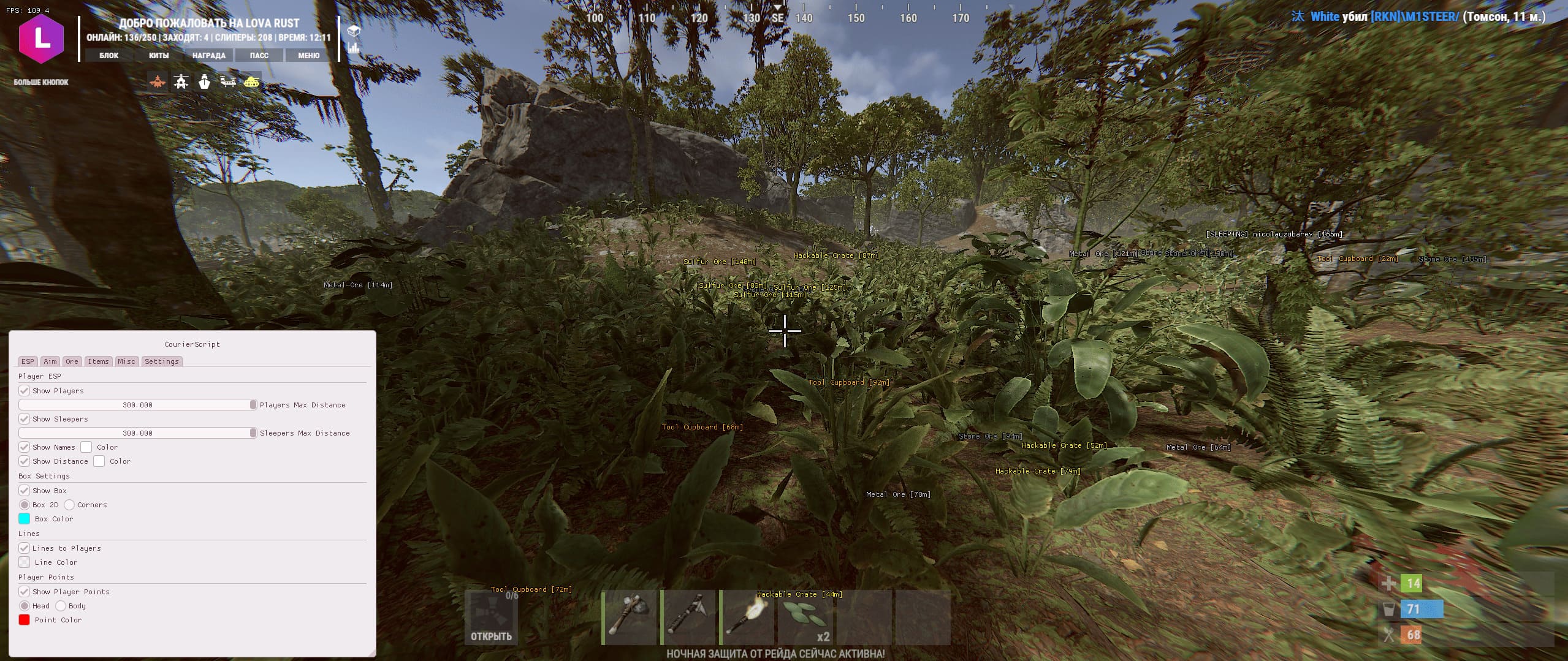Select the orange cargo plane event icon
Screen dimensions: 1568x661
pyautogui.click(x=158, y=81)
